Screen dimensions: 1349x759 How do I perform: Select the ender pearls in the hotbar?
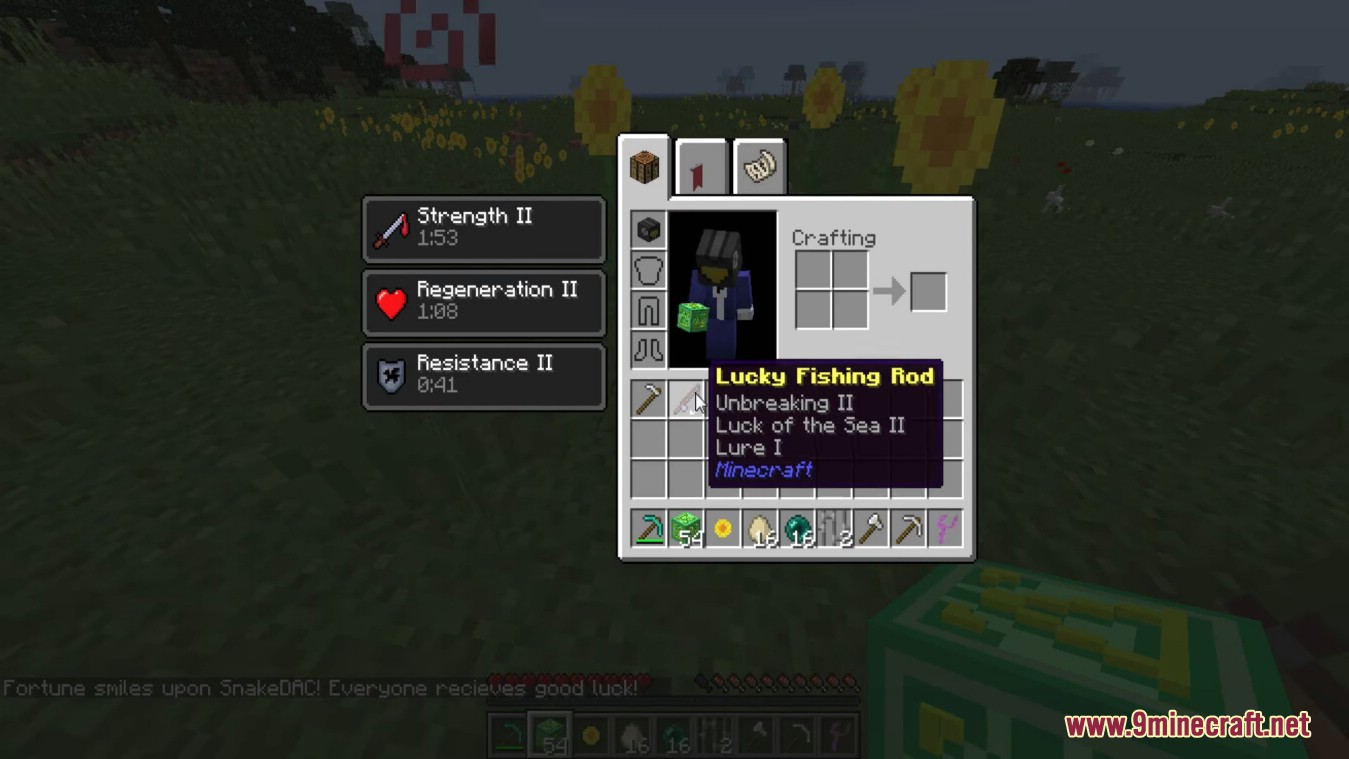[794, 530]
